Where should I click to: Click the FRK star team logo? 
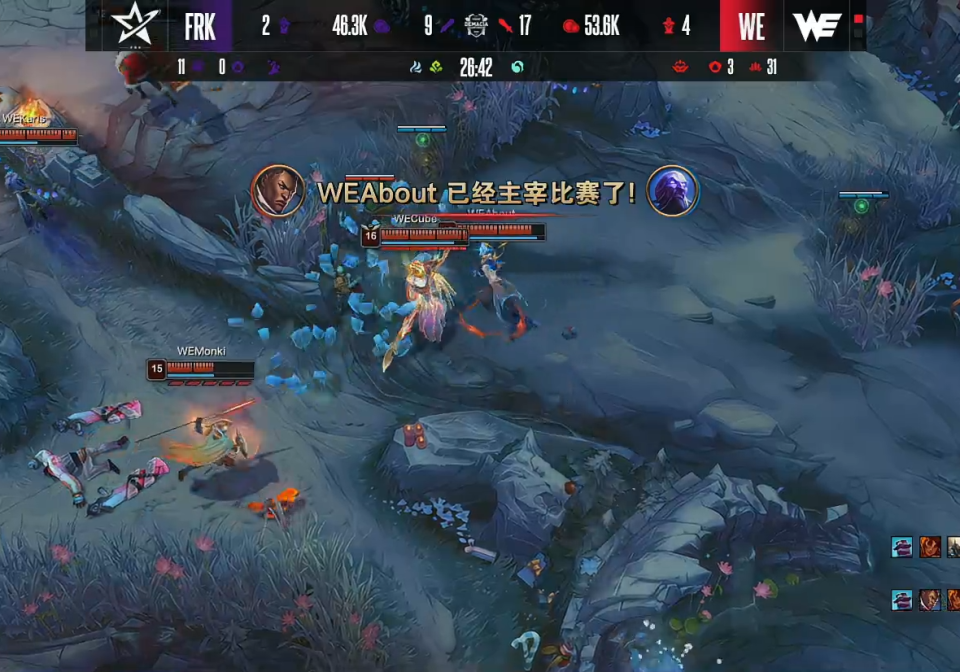[136, 25]
